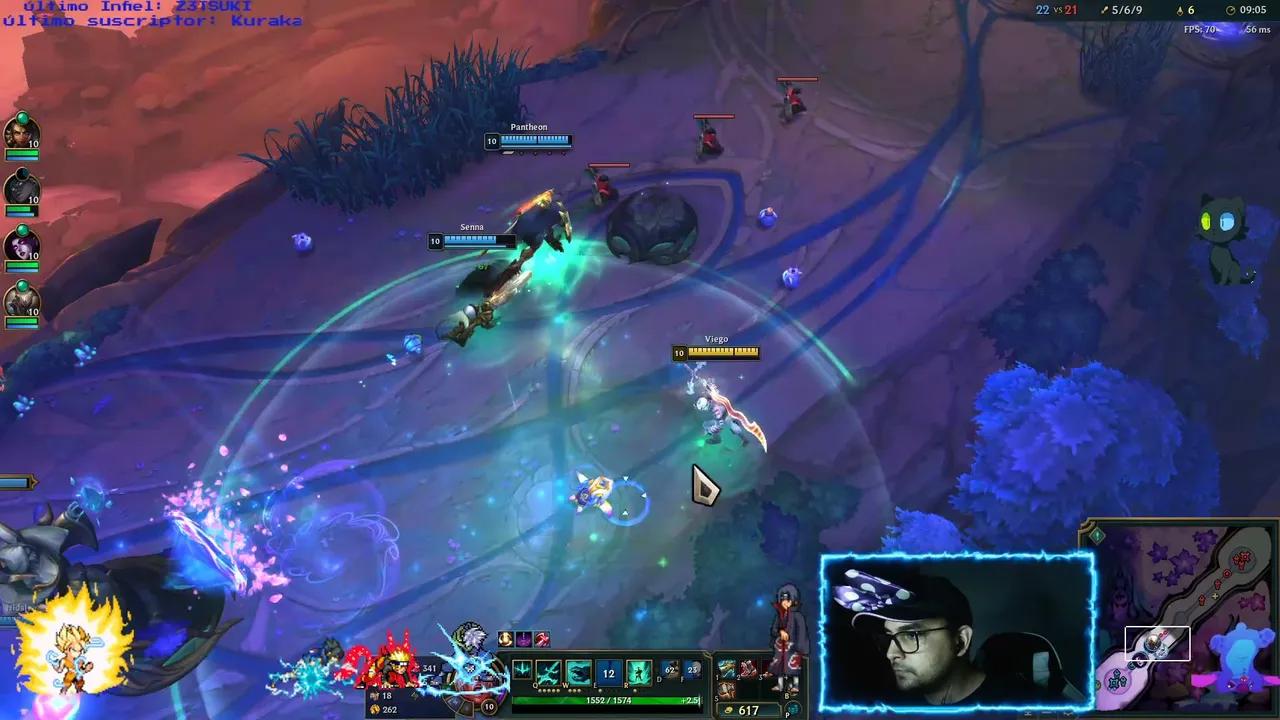Use the trinket in the B slot
1280x720 pixels.
[792, 688]
